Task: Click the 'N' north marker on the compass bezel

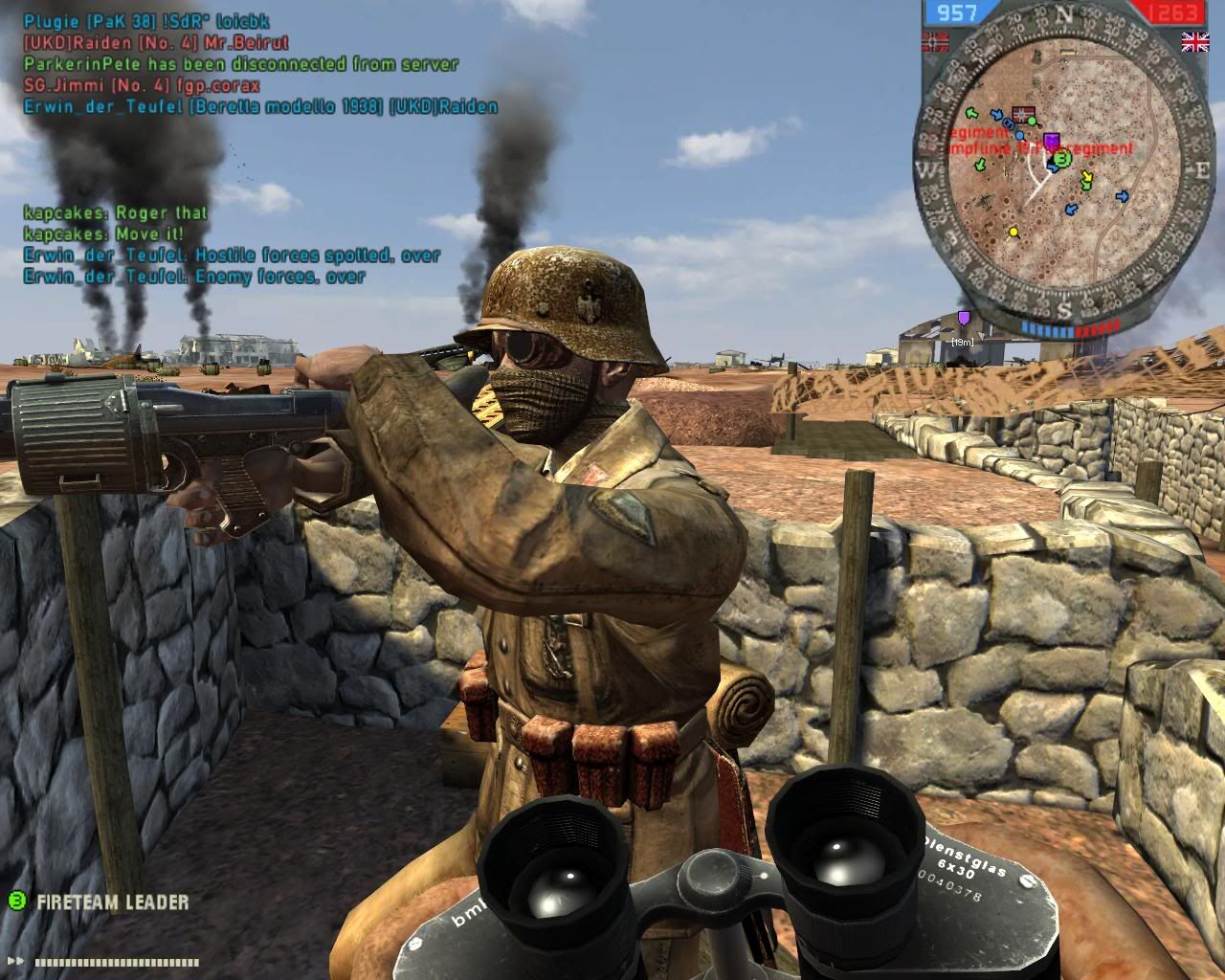Action: 1064,12
